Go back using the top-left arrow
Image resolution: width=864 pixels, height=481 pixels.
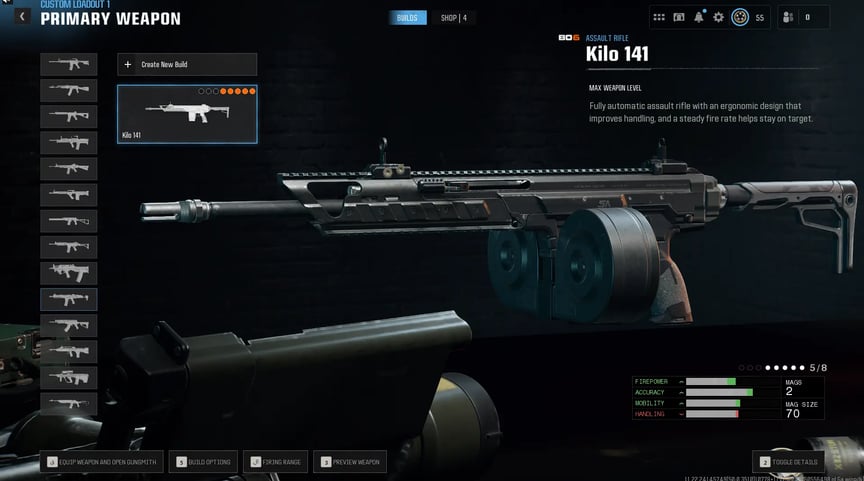[22, 17]
